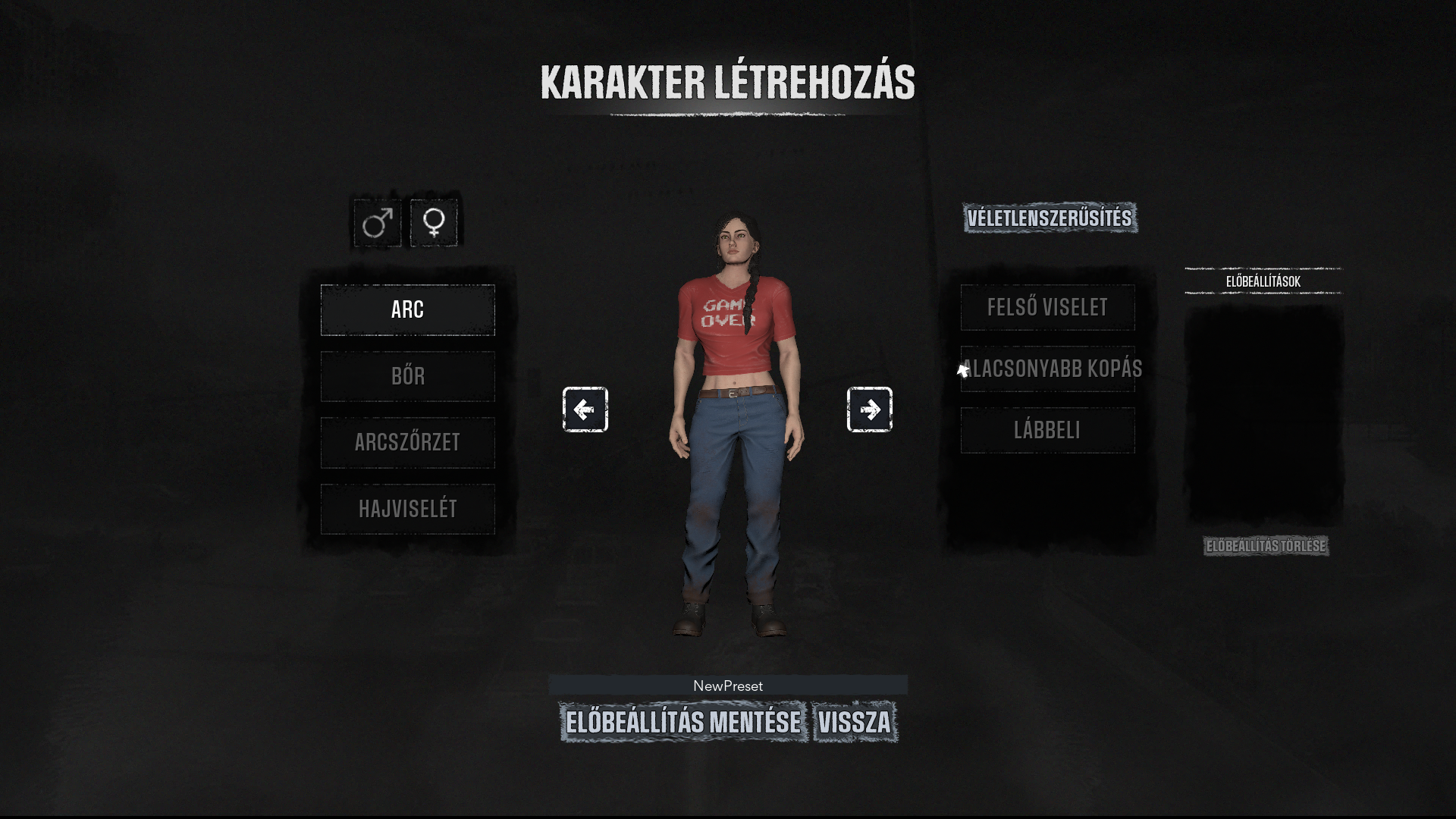Choose the ALACSONYABB KOPÁS lower wear category

[1047, 369]
